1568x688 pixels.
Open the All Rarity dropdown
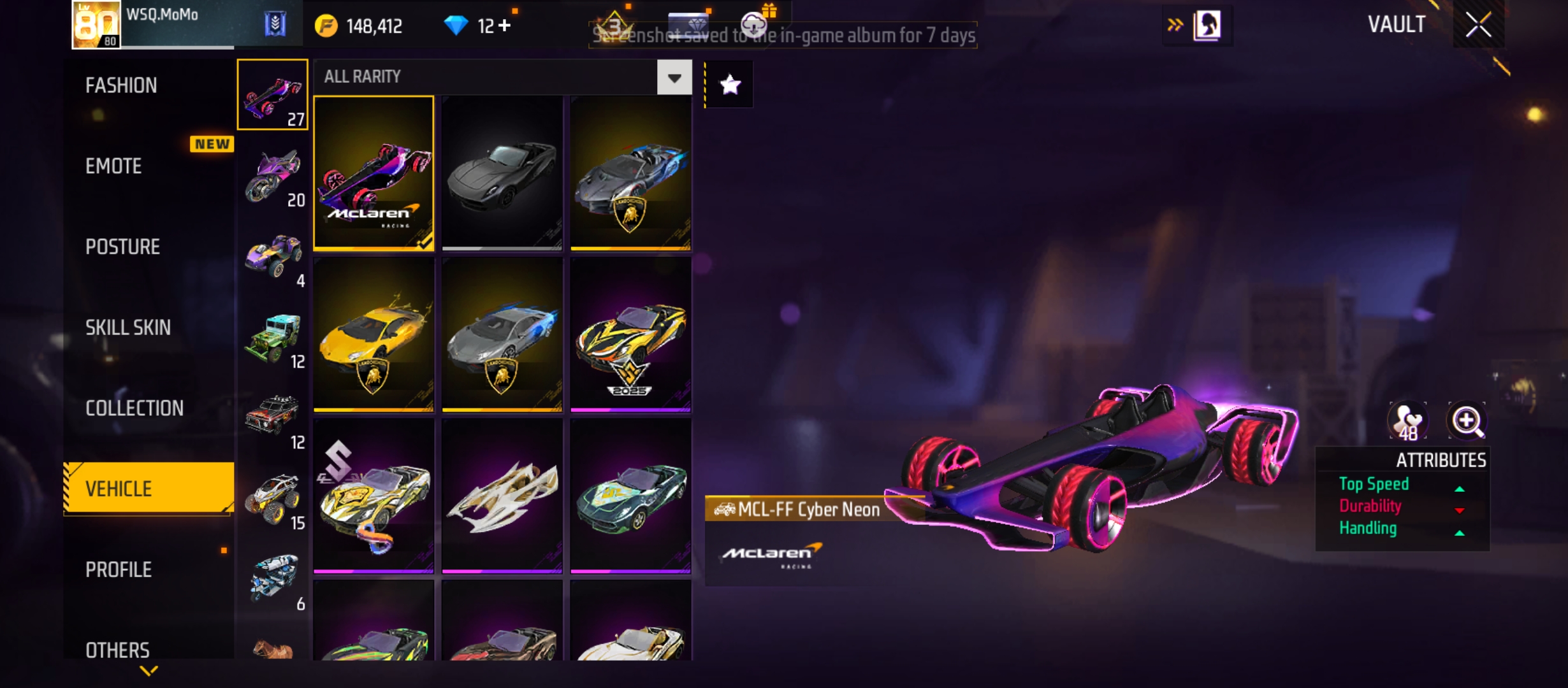(674, 78)
